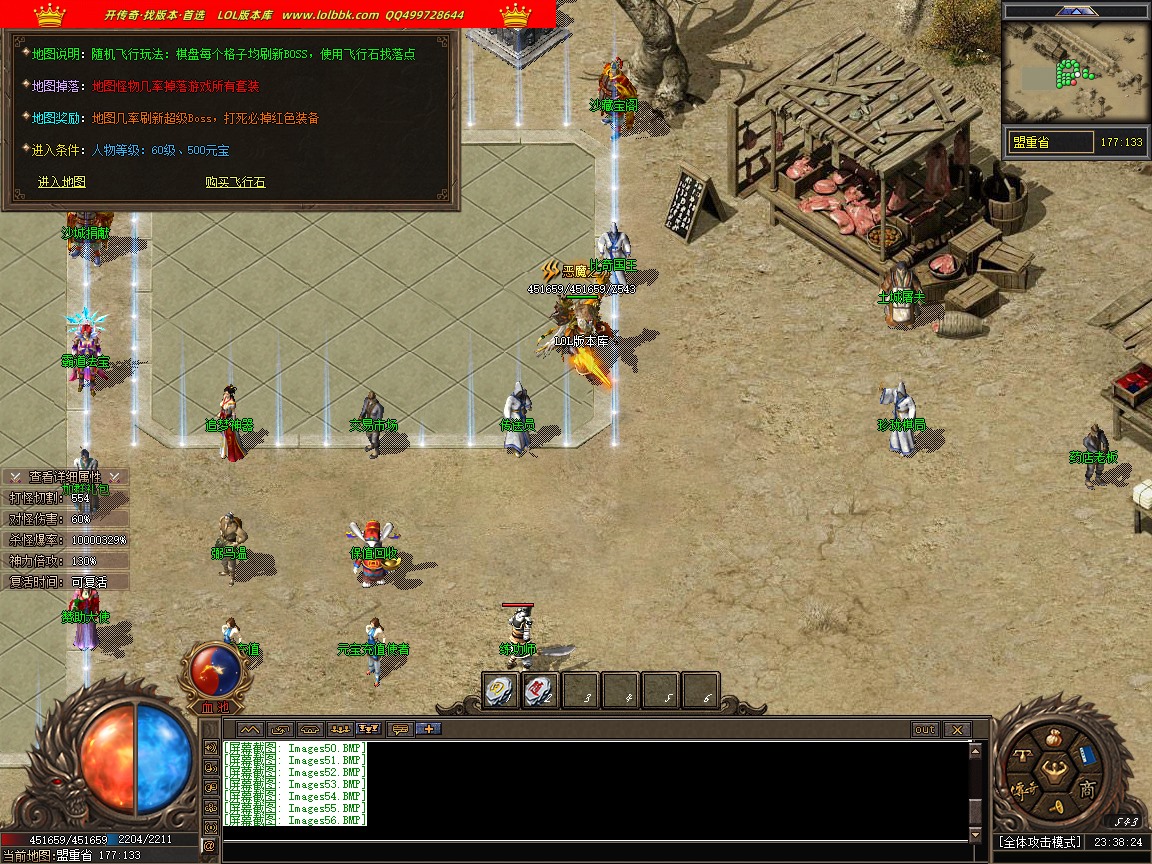Viewport: 1152px width, 864px height.
Task: Open the 血池 blood pool orb
Action: (x=209, y=671)
